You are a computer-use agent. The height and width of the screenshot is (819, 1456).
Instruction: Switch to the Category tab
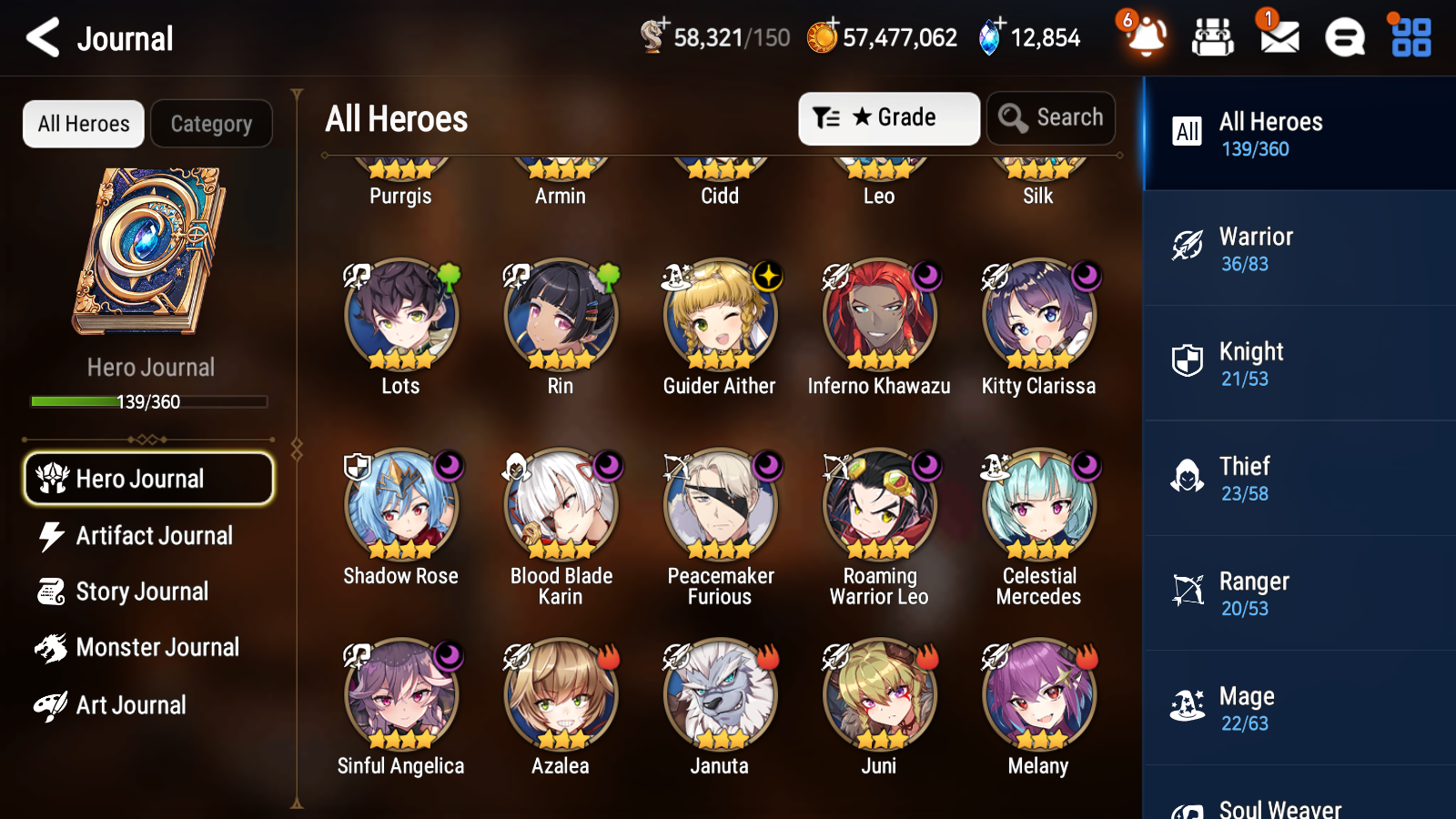tap(211, 124)
